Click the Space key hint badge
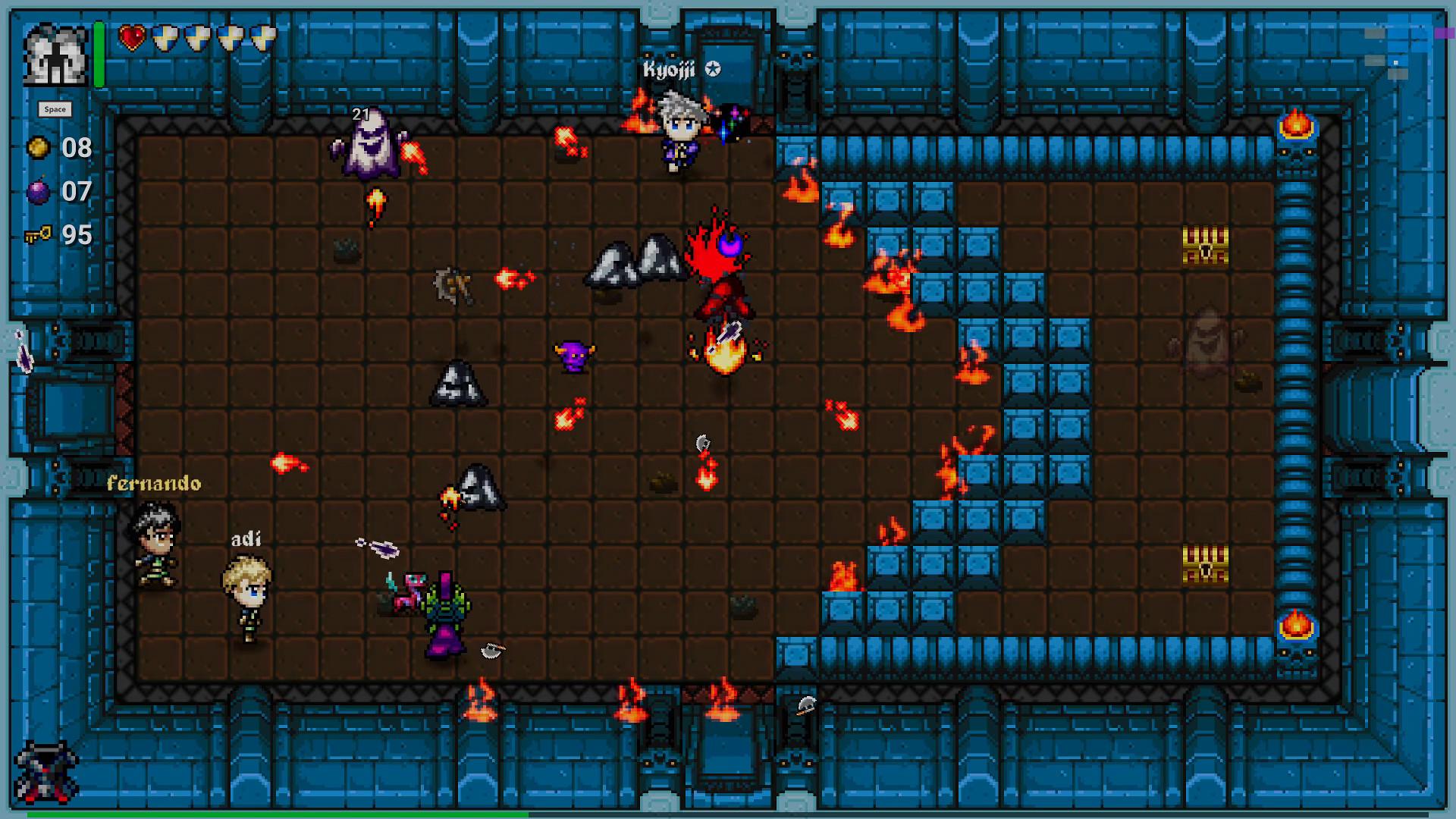The image size is (1456, 819). [55, 108]
